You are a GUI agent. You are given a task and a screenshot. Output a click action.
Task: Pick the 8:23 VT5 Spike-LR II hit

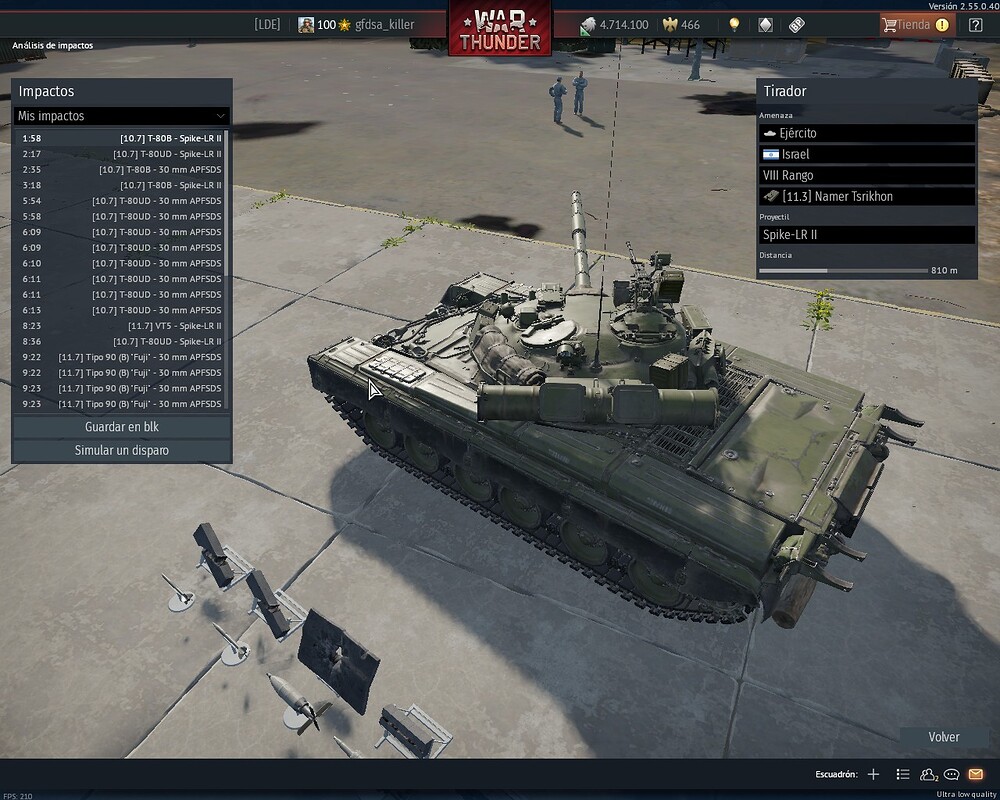click(x=122, y=326)
